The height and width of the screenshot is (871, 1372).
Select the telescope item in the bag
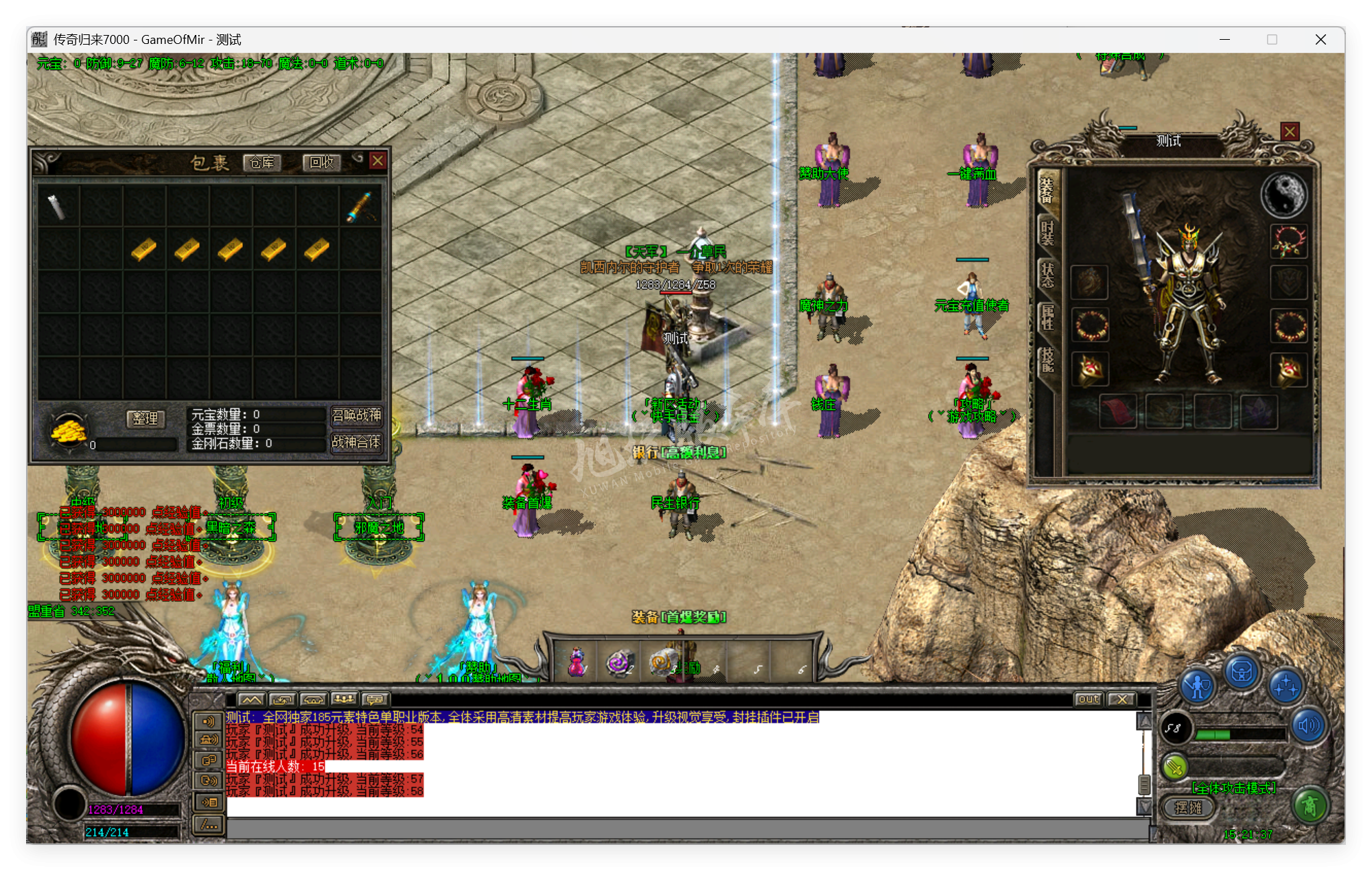(360, 206)
